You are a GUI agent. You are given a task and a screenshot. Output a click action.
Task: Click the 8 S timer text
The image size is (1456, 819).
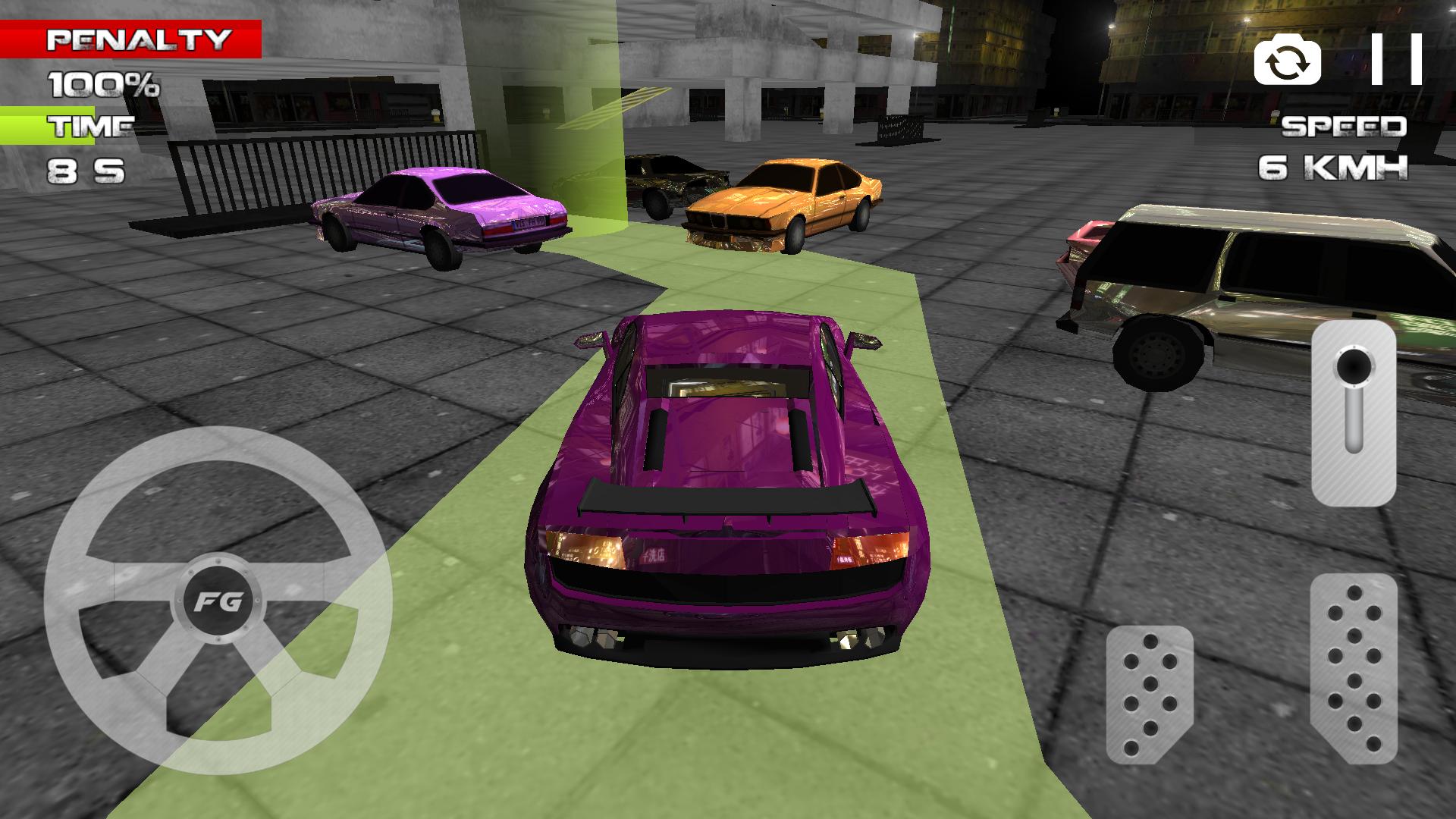[86, 168]
